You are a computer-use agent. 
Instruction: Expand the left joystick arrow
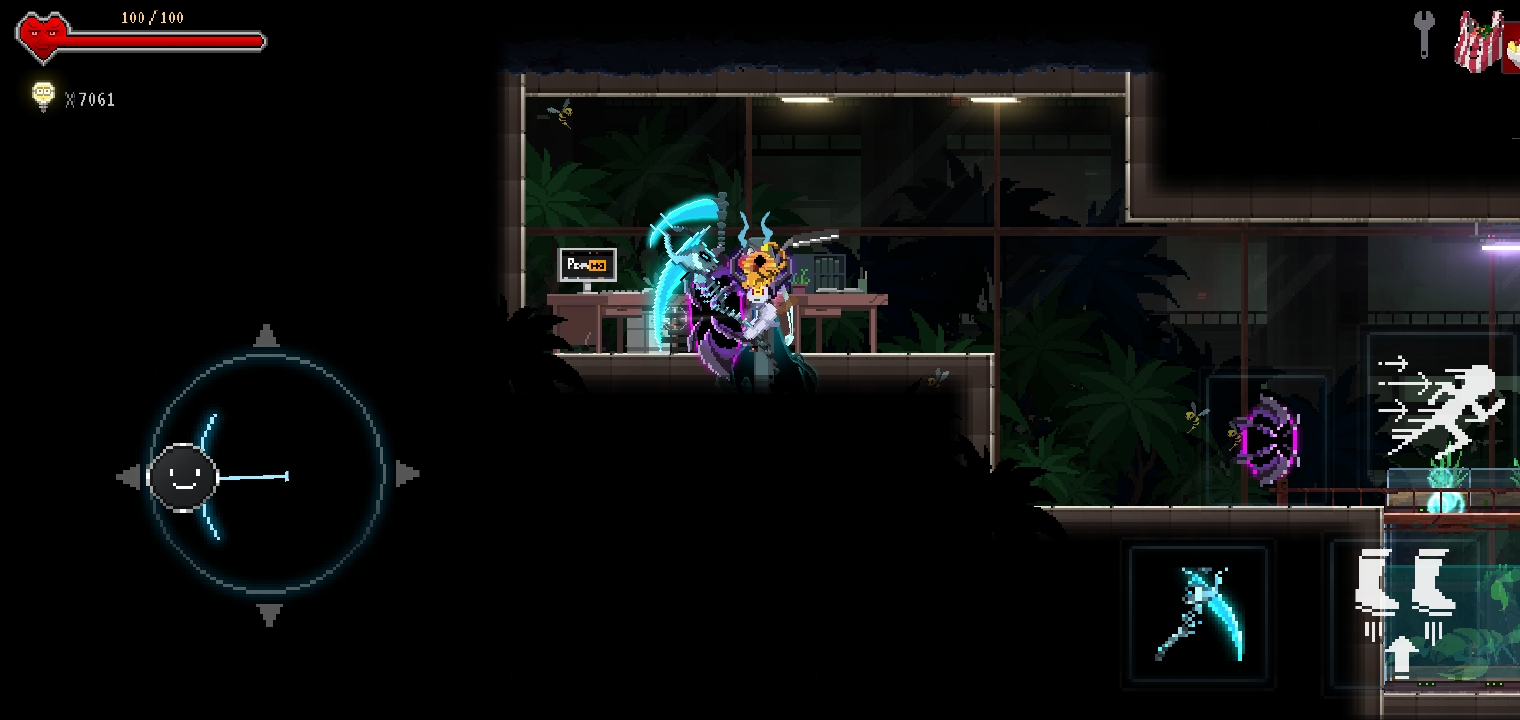tap(130, 477)
